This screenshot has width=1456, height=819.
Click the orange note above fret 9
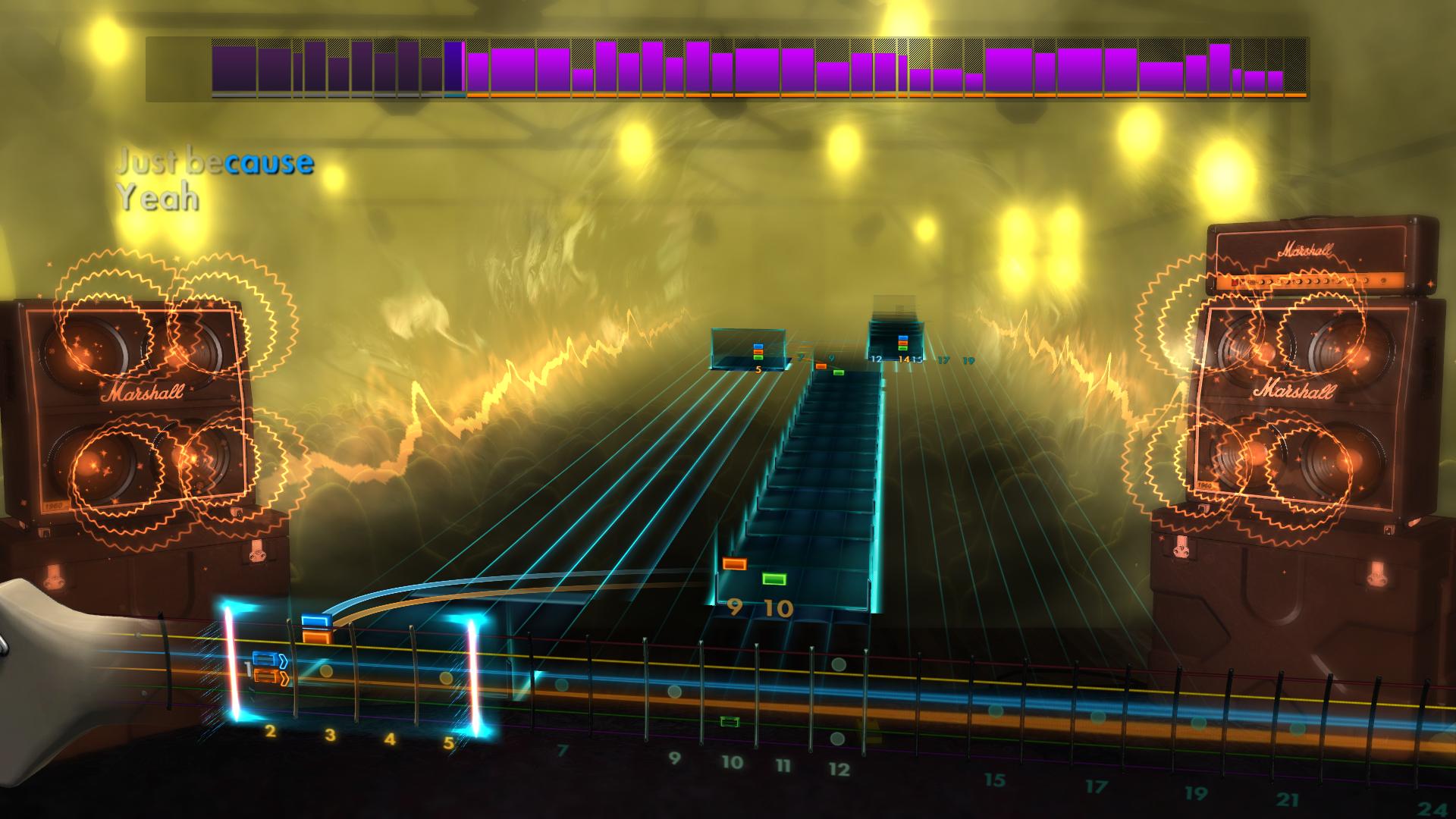tap(733, 562)
